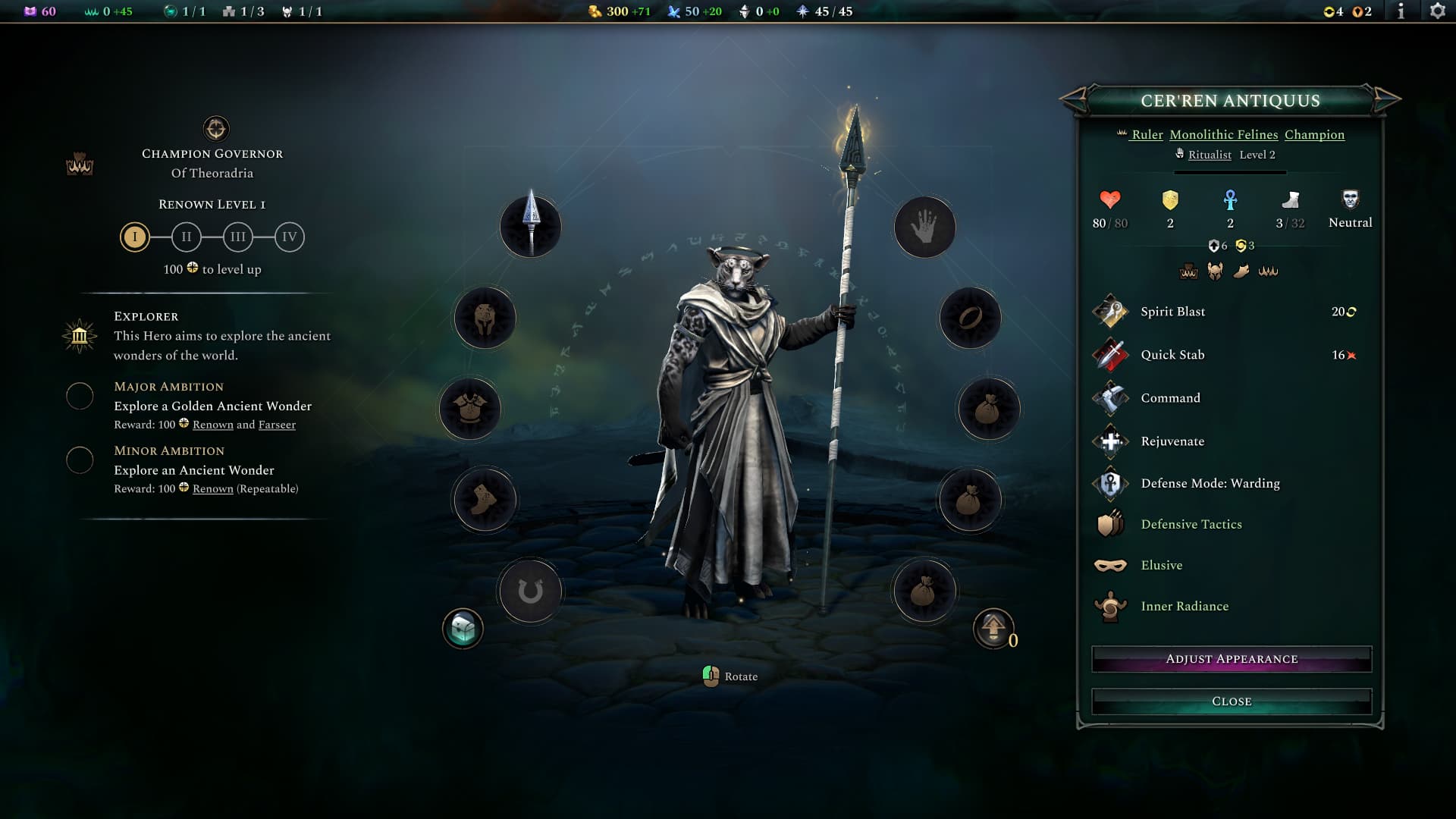The width and height of the screenshot is (1456, 819).
Task: Open the game settings gear
Action: point(1437,11)
